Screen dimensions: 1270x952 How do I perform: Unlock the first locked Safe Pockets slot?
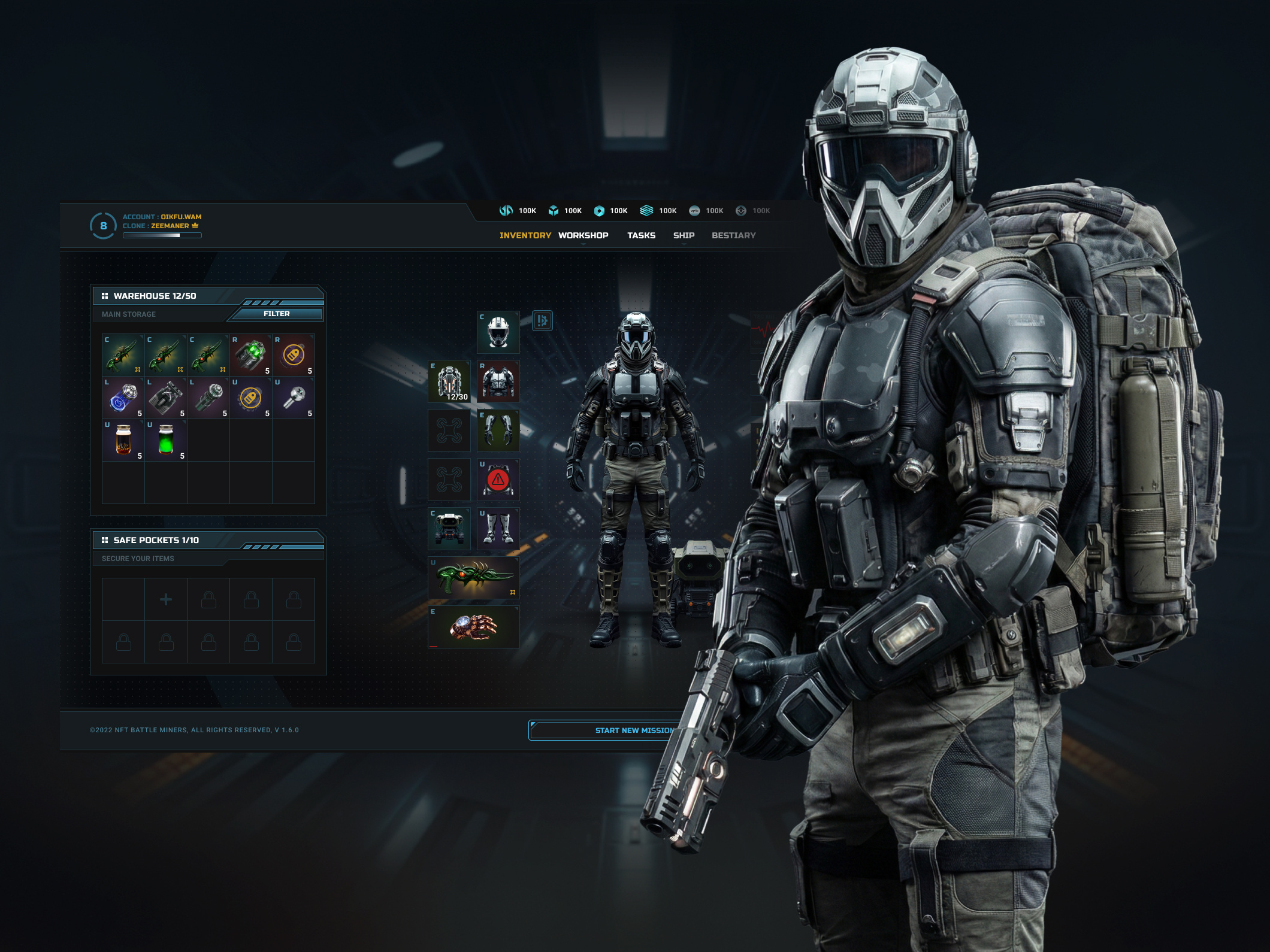pos(208,599)
